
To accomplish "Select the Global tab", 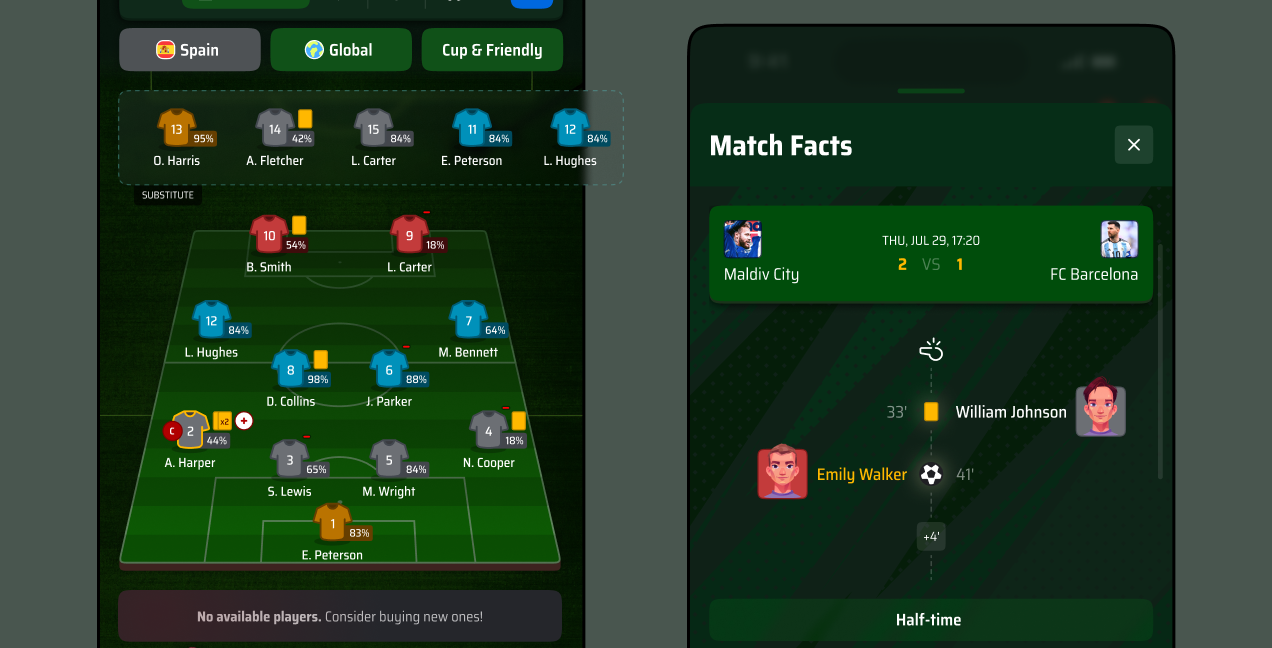I will tap(340, 50).
